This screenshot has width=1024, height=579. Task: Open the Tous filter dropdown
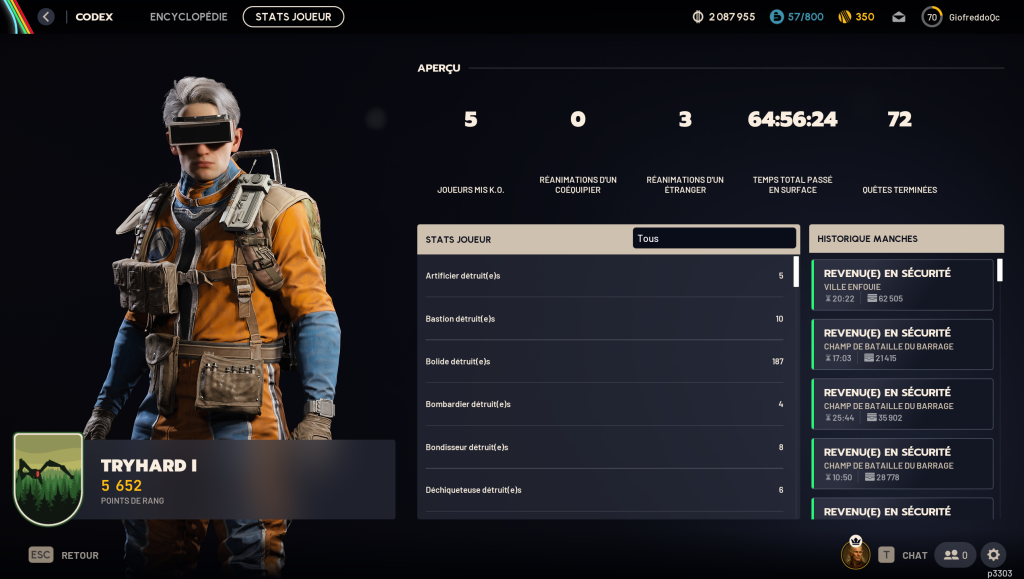click(x=714, y=239)
